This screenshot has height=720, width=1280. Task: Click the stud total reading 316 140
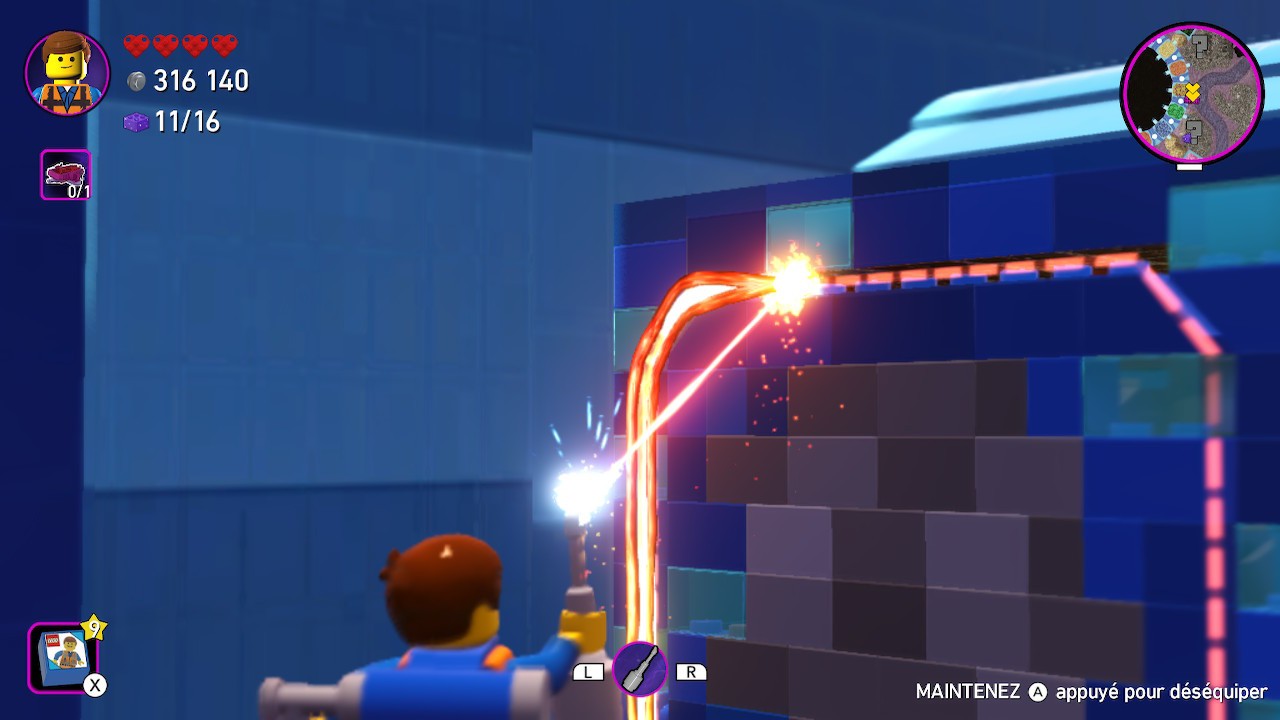[203, 81]
